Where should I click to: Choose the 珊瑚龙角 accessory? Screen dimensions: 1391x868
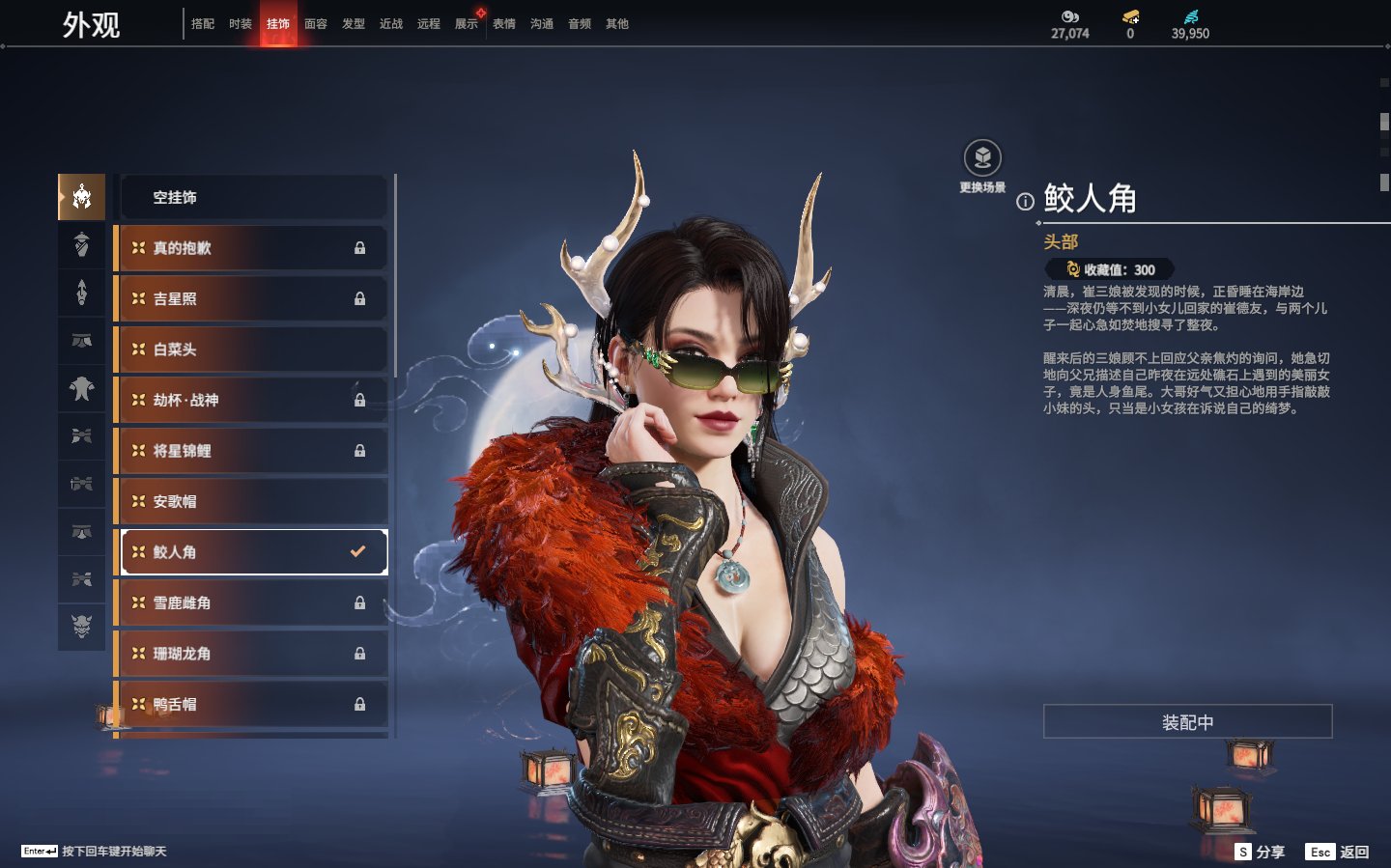[253, 654]
